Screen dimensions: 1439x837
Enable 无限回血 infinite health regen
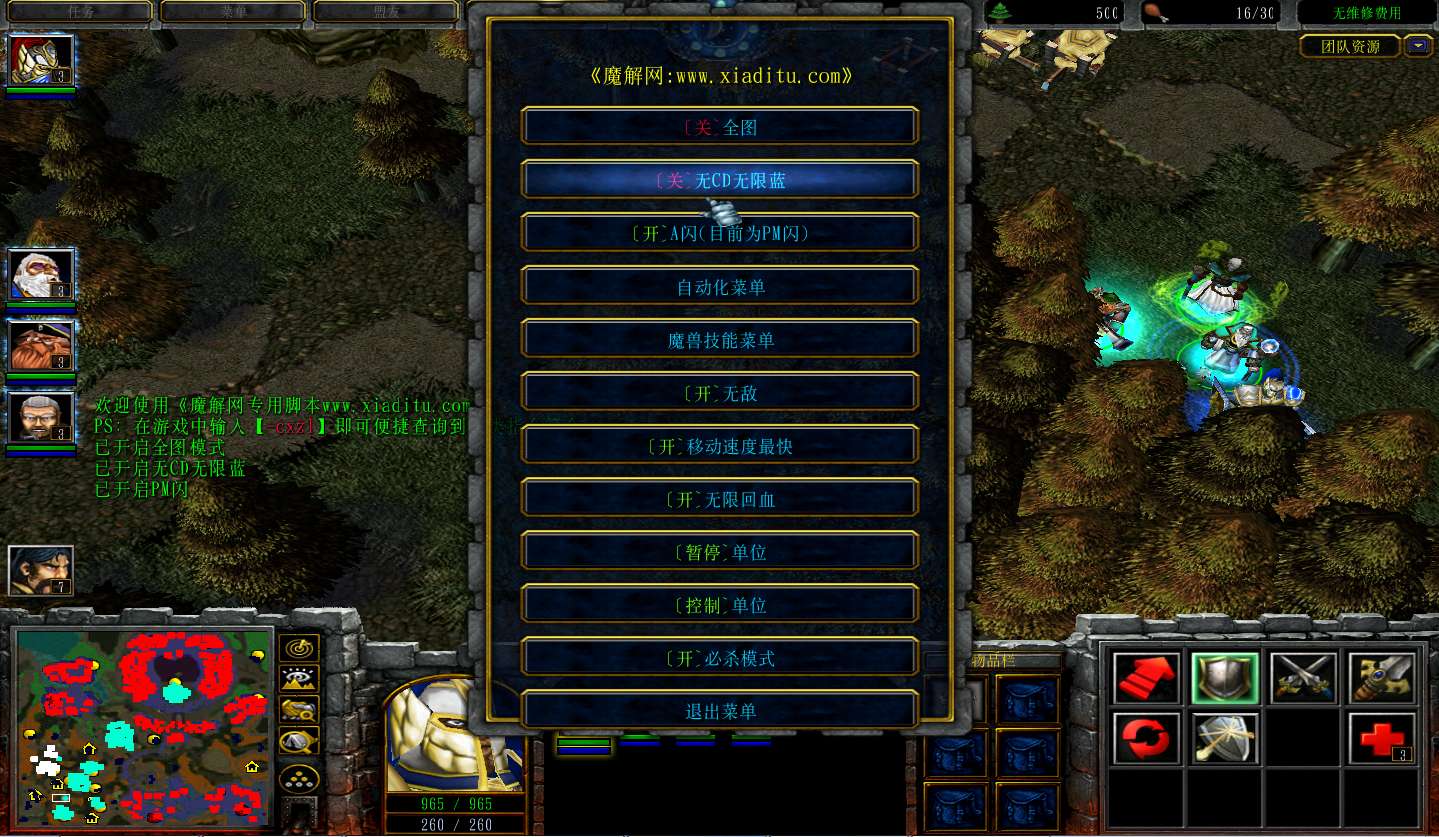tap(719, 499)
